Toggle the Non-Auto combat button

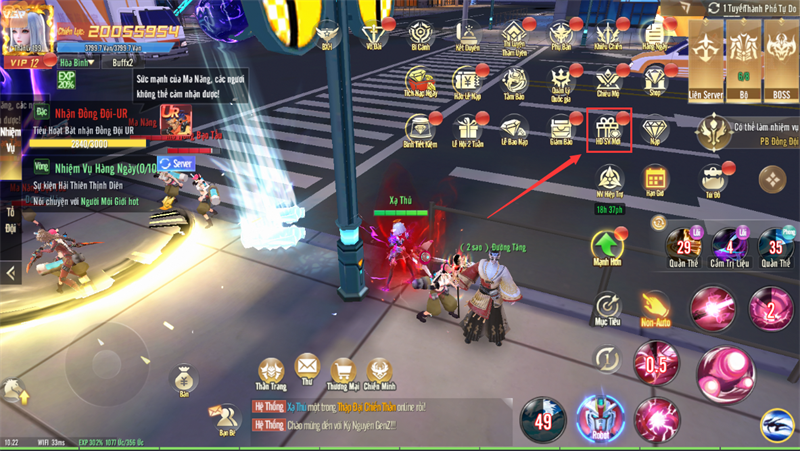(x=655, y=306)
